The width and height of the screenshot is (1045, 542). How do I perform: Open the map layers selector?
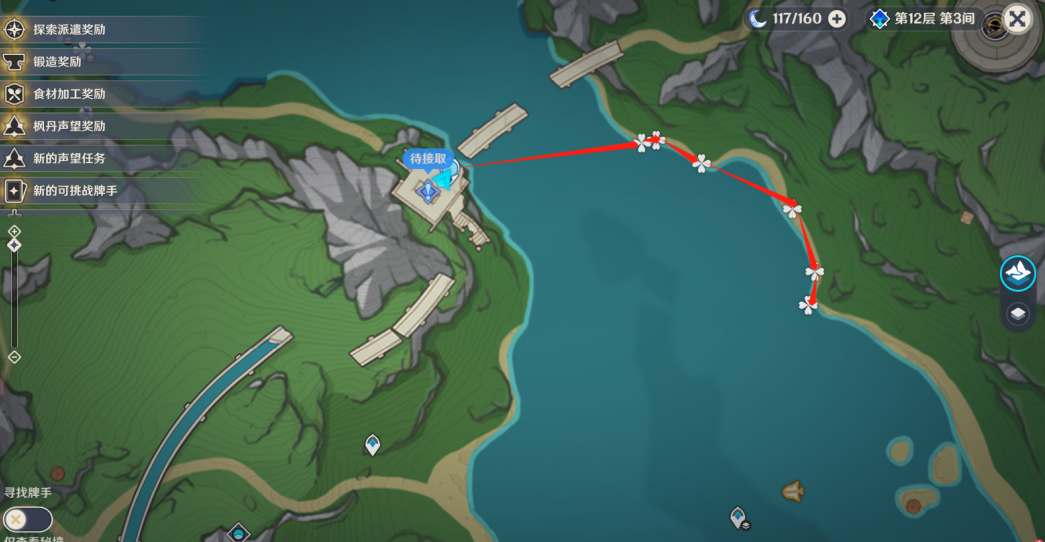[x=1018, y=314]
